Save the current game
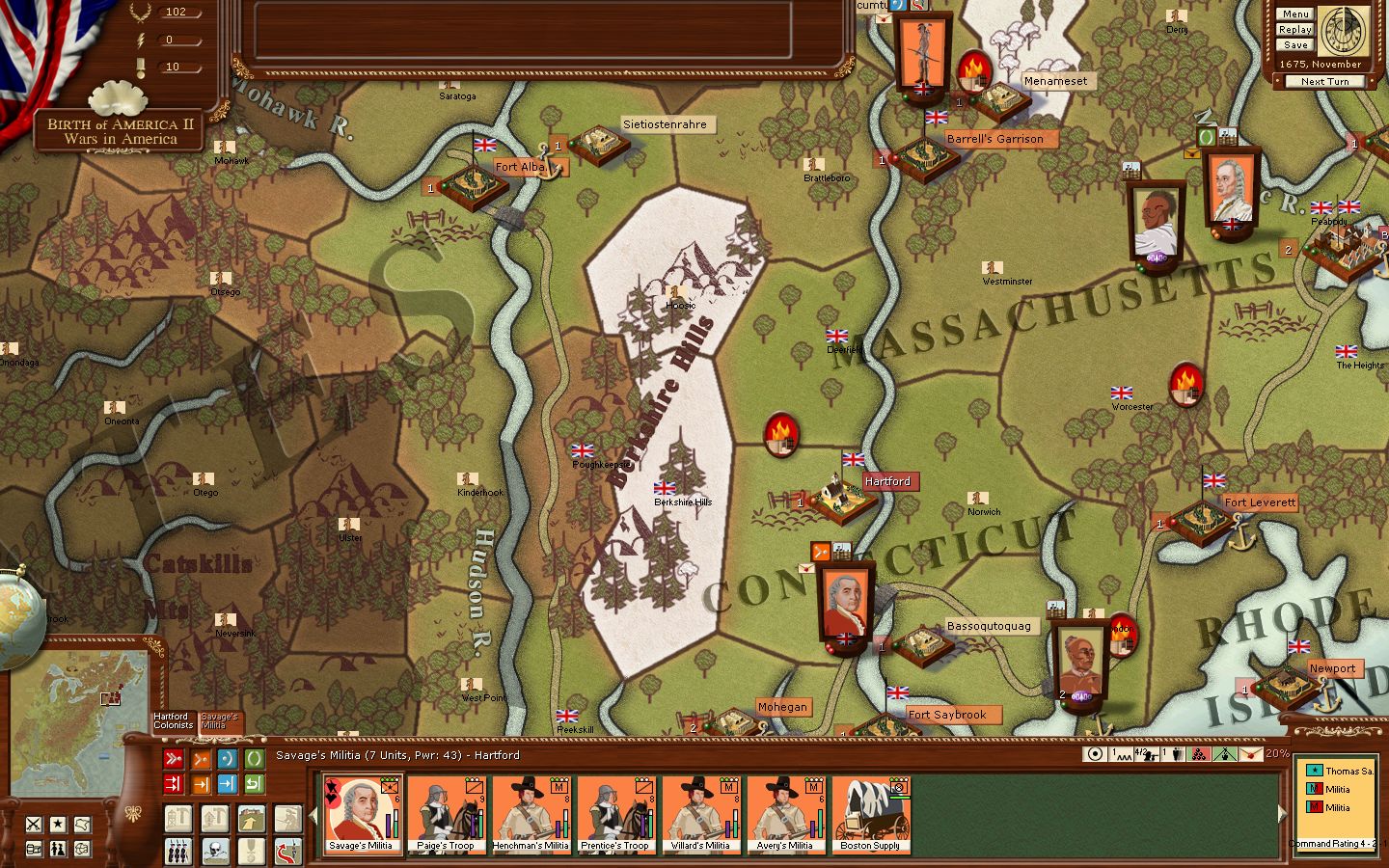Viewport: 1389px width, 868px height. coord(1295,45)
